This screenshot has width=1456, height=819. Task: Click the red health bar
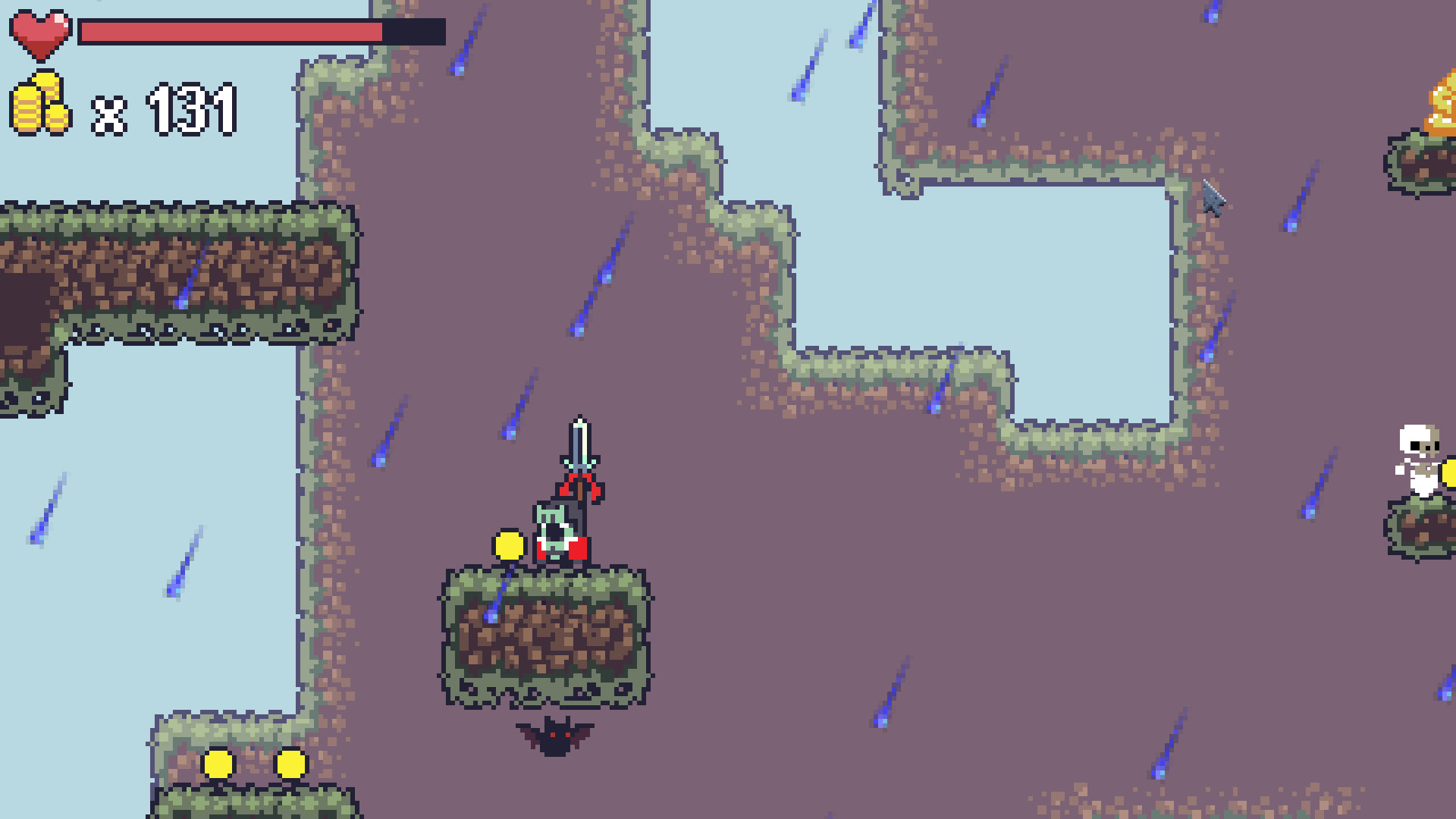tap(227, 32)
